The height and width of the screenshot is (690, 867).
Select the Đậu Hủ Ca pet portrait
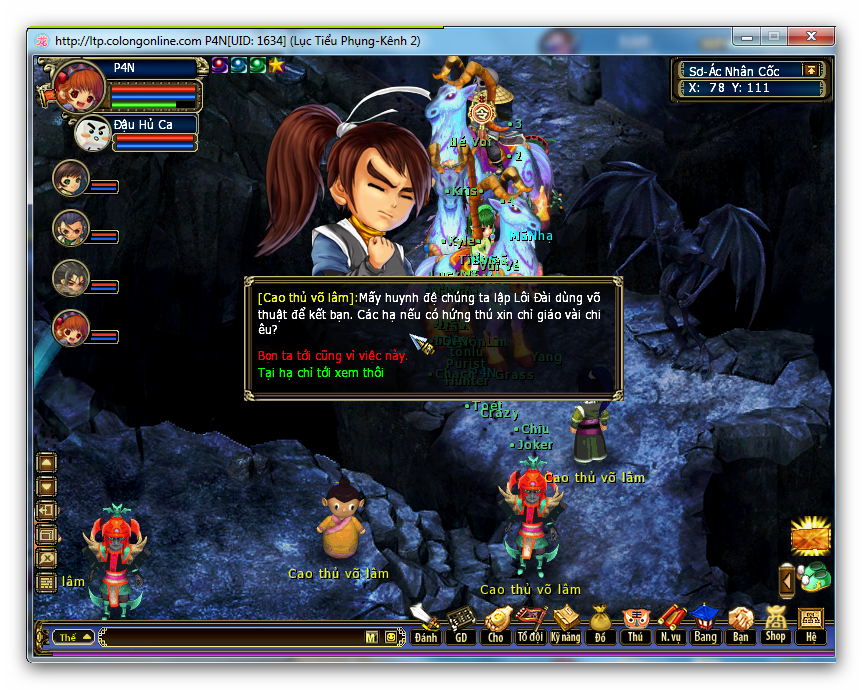[x=93, y=134]
